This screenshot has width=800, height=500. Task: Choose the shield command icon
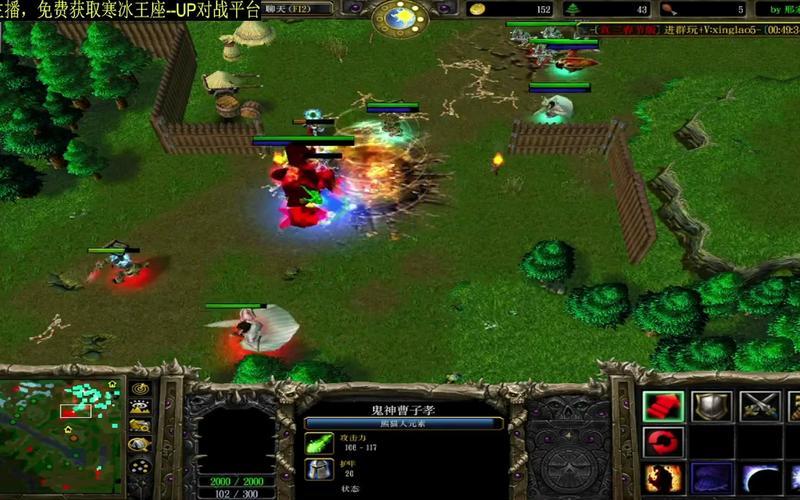coord(711,406)
